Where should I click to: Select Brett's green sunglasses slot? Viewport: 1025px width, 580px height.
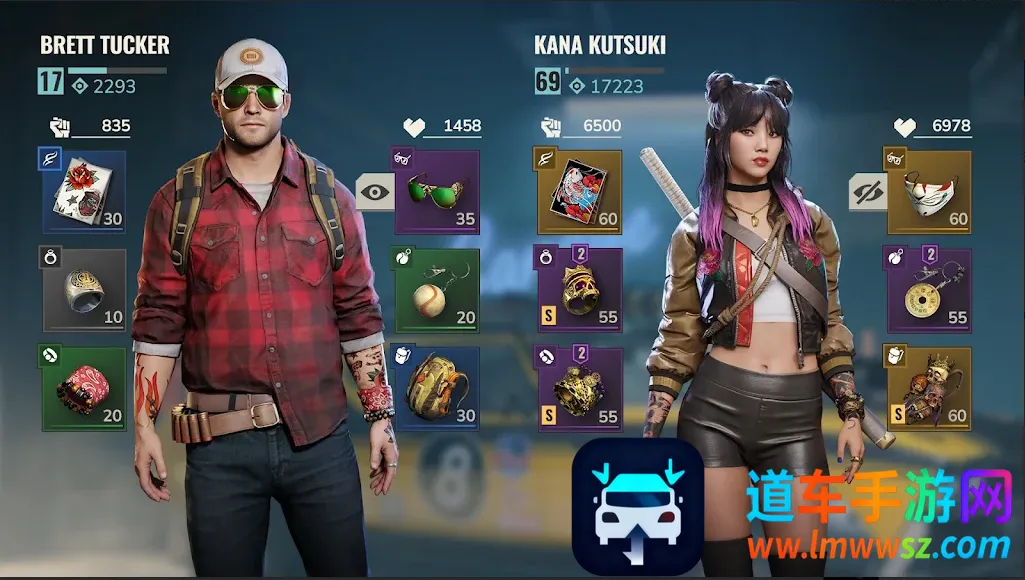[x=437, y=192]
